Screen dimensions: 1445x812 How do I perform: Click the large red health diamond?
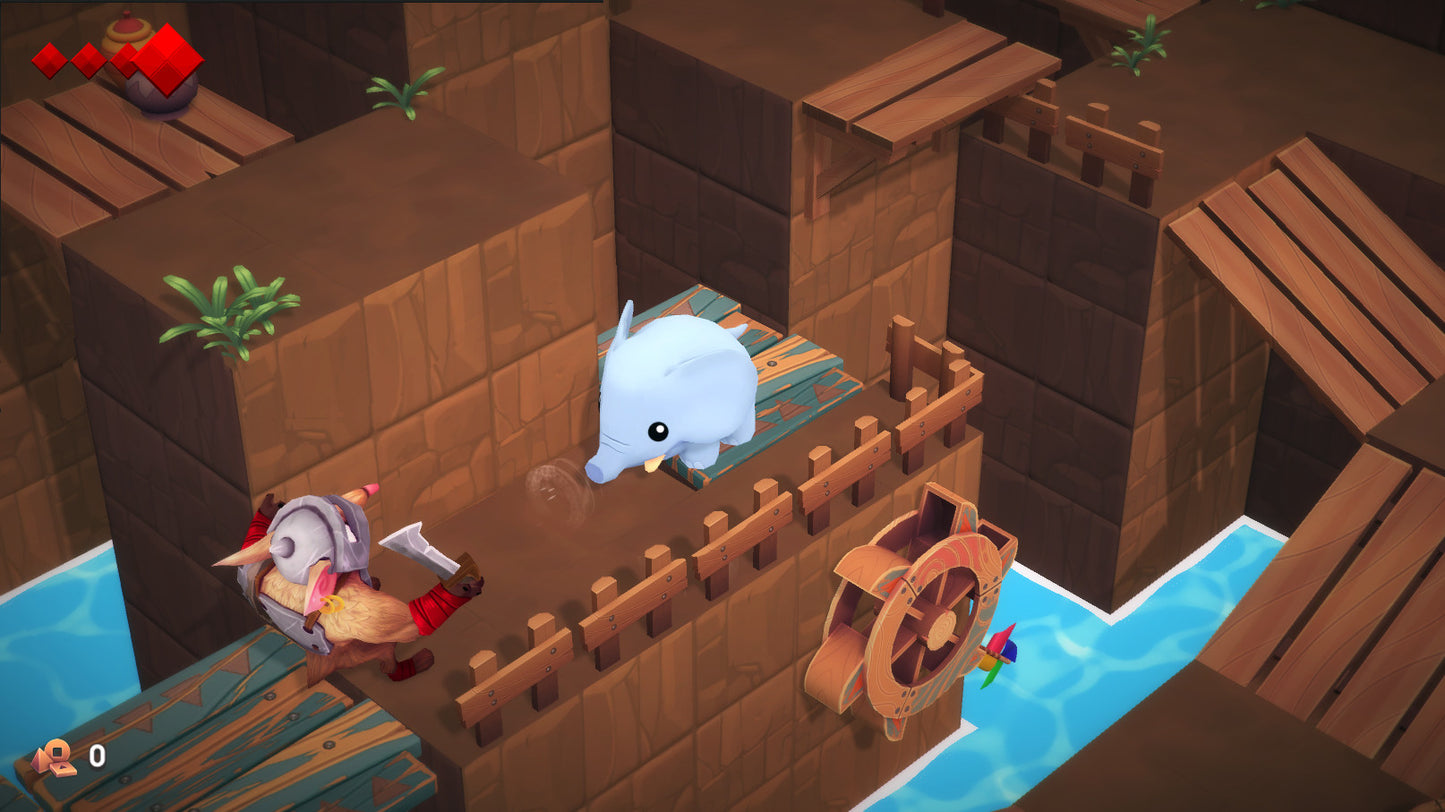tap(165, 60)
